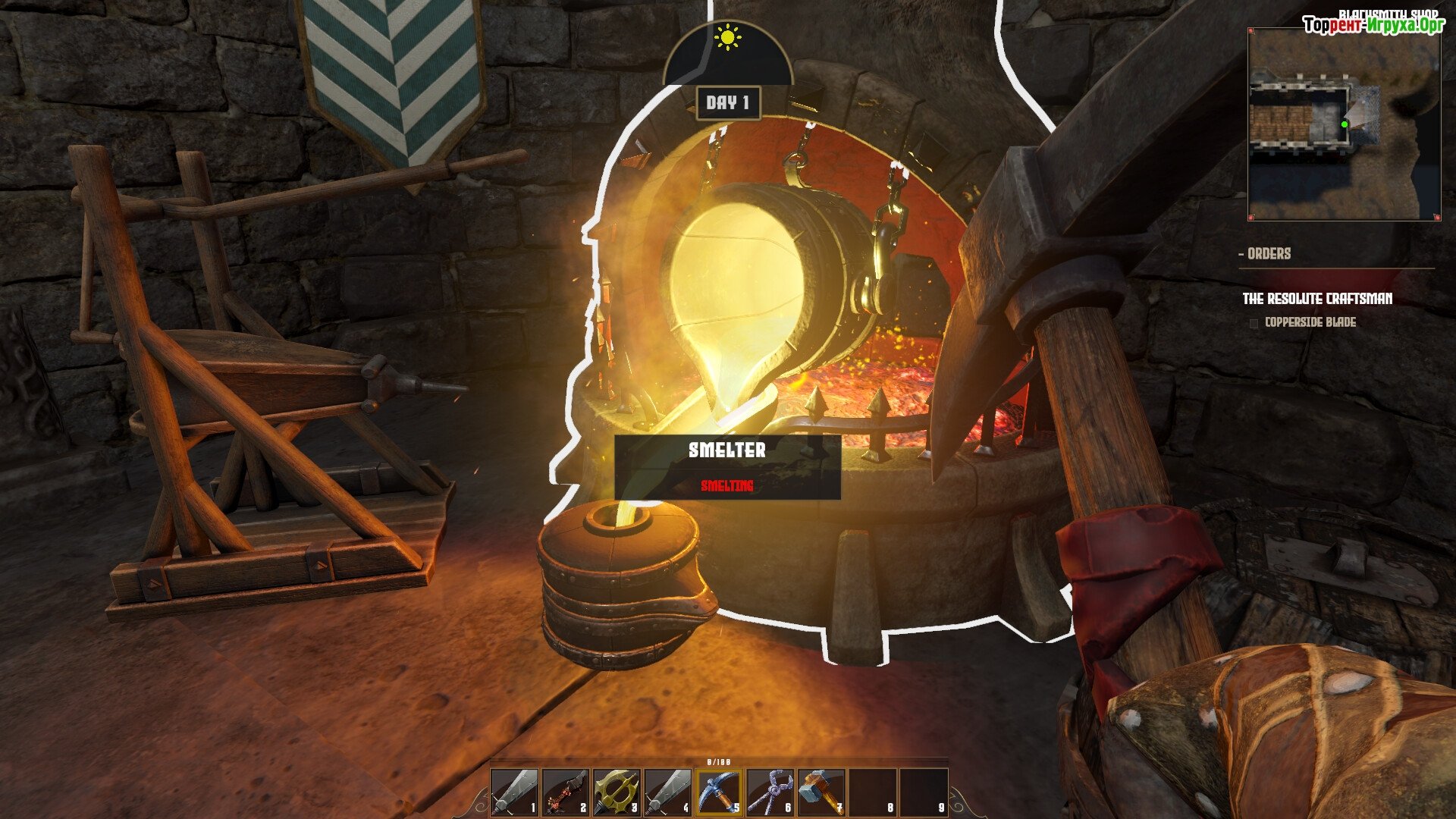This screenshot has width=1456, height=819.
Task: Select the gray sword in hotbar slot 4
Action: (668, 792)
